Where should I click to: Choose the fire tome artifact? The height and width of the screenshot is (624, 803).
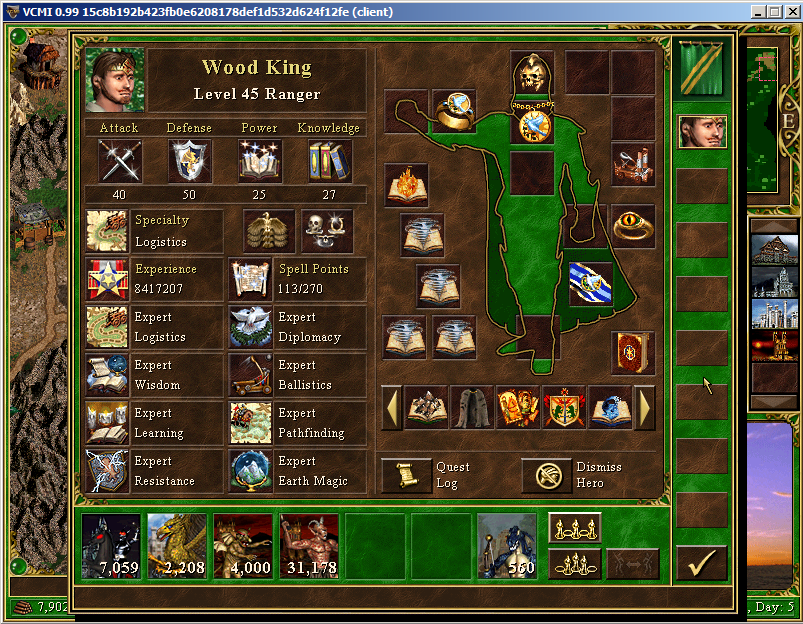[406, 185]
